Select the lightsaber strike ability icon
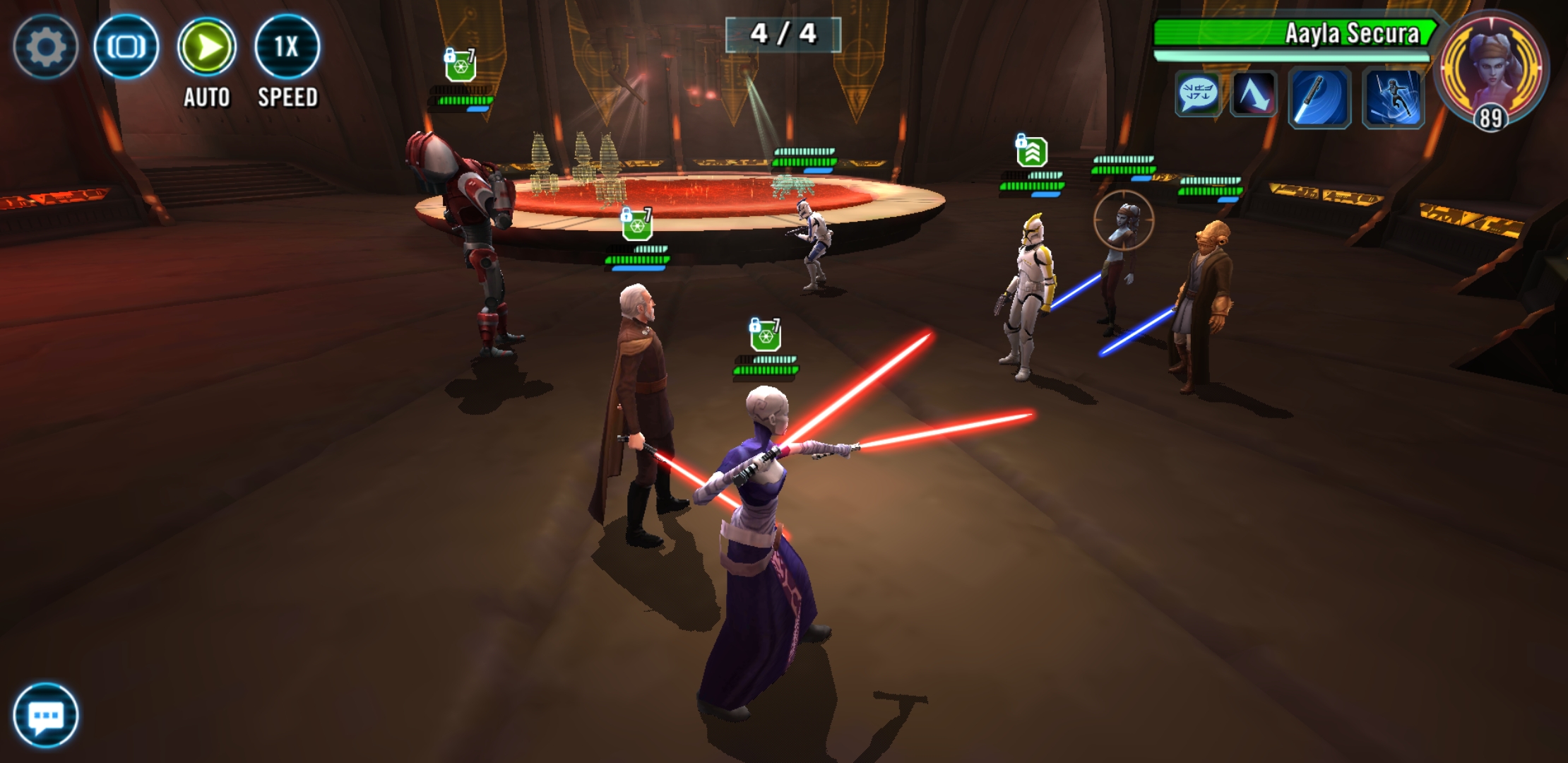Viewport: 1568px width, 763px height. click(x=1319, y=98)
